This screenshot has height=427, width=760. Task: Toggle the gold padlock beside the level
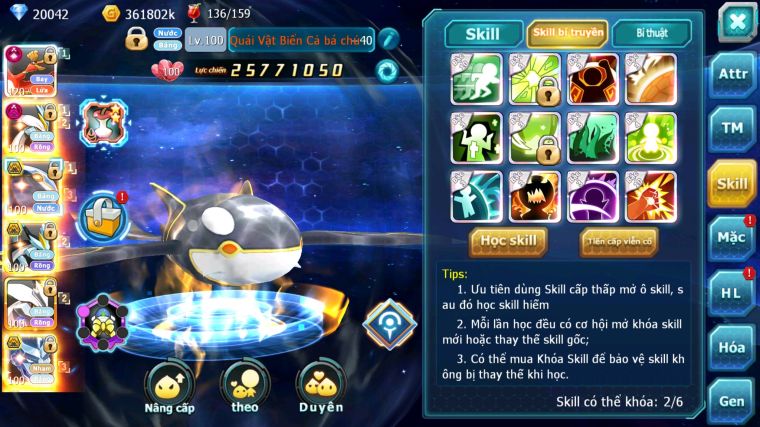point(137,39)
